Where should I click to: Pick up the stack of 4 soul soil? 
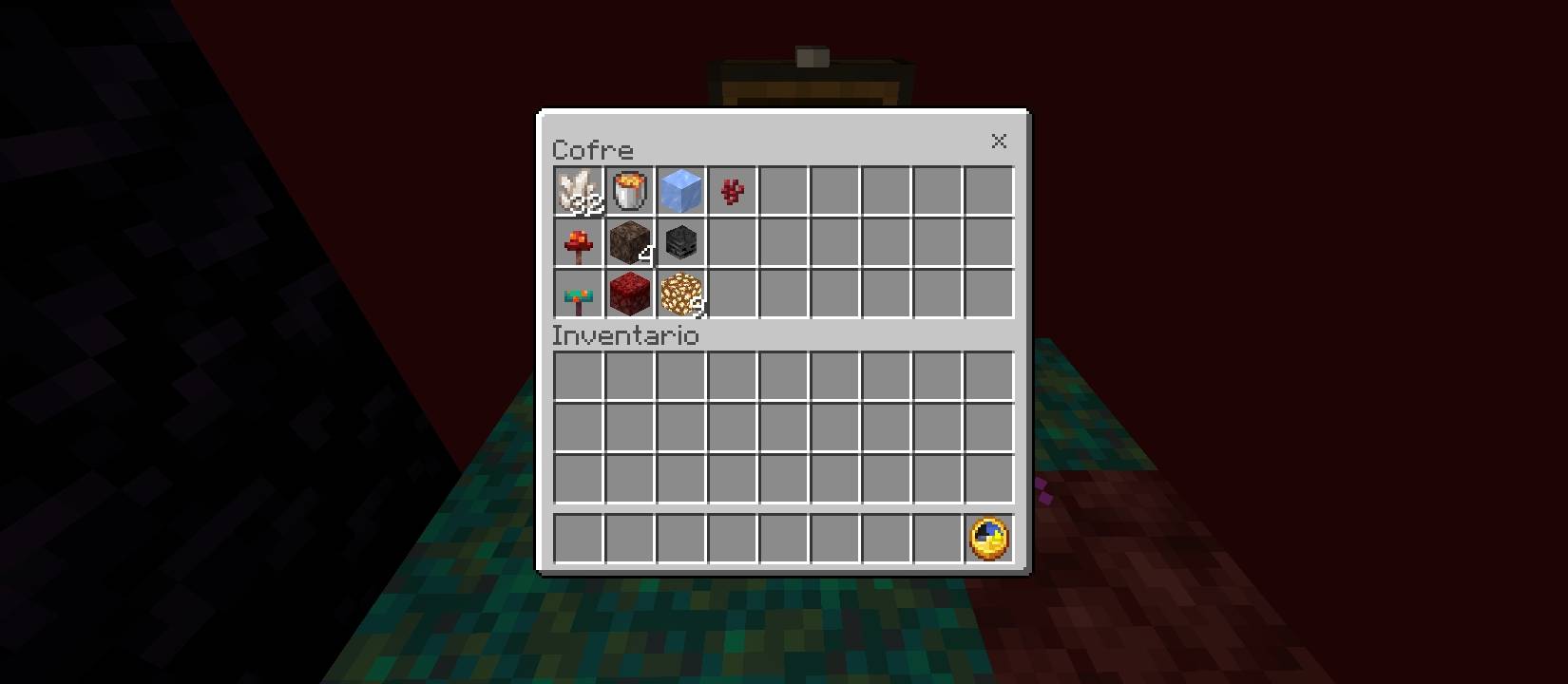pyautogui.click(x=630, y=242)
